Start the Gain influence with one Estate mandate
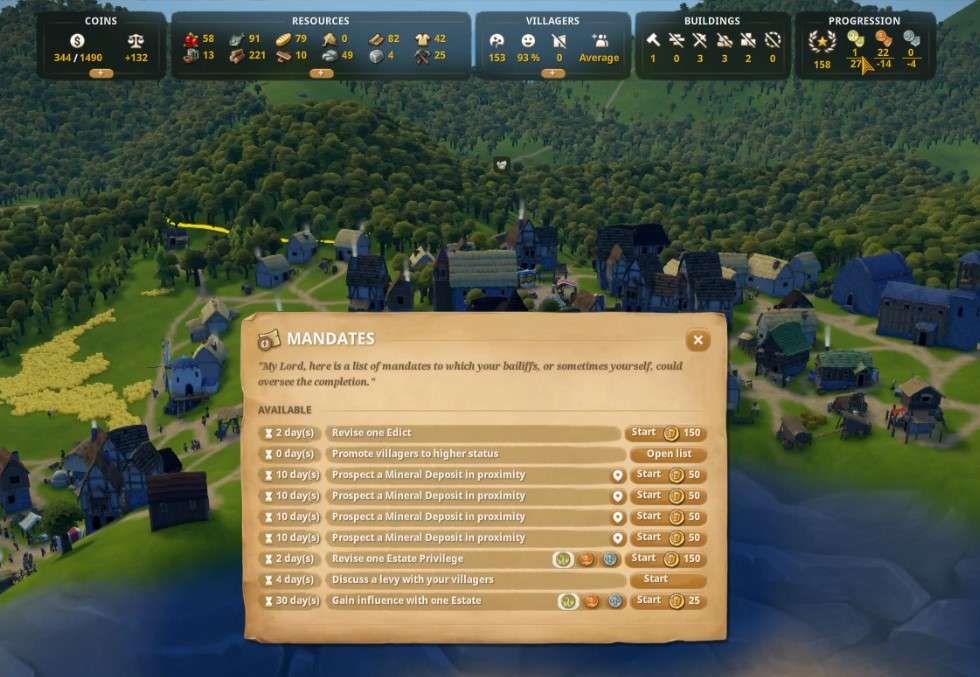This screenshot has height=677, width=980. point(668,601)
